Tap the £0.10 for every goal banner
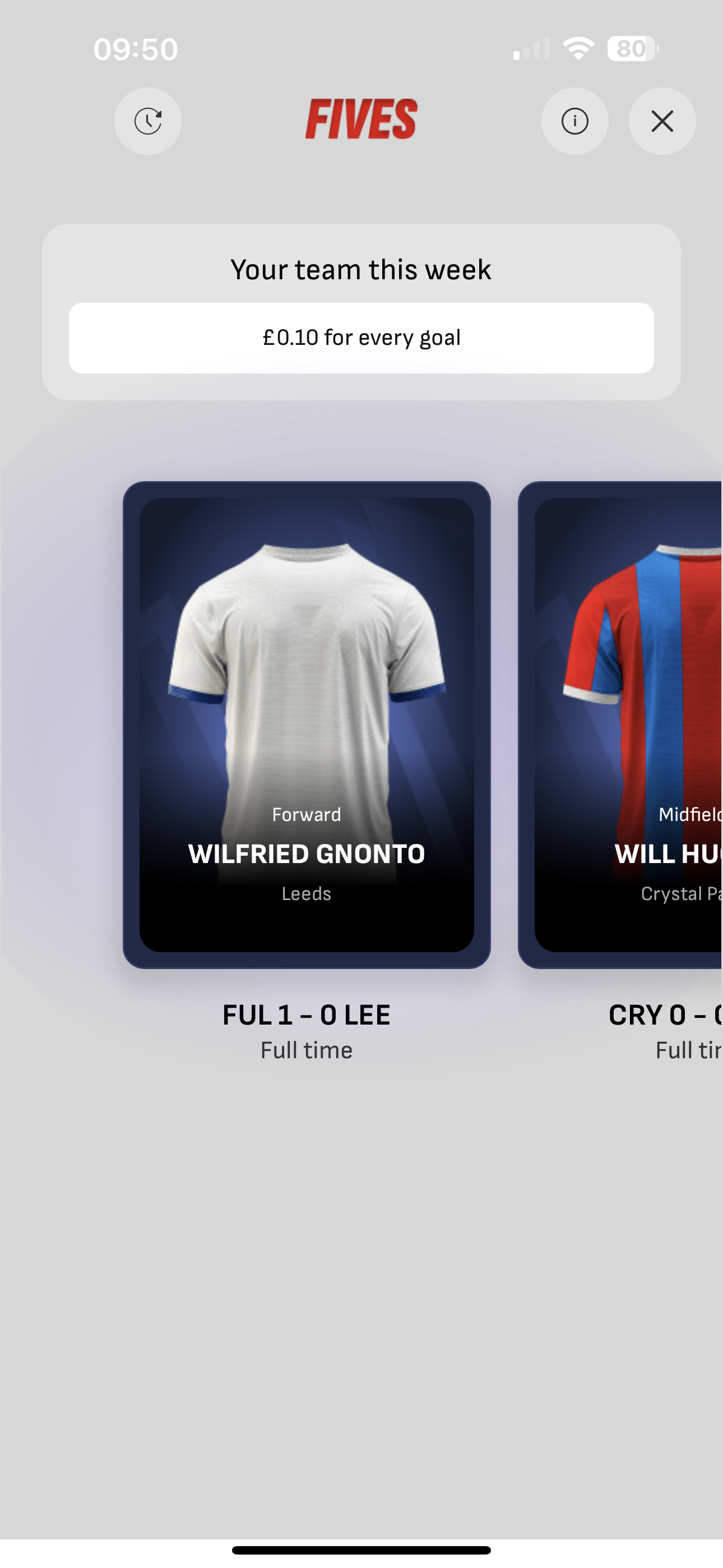The height and width of the screenshot is (1568, 723). tap(361, 337)
